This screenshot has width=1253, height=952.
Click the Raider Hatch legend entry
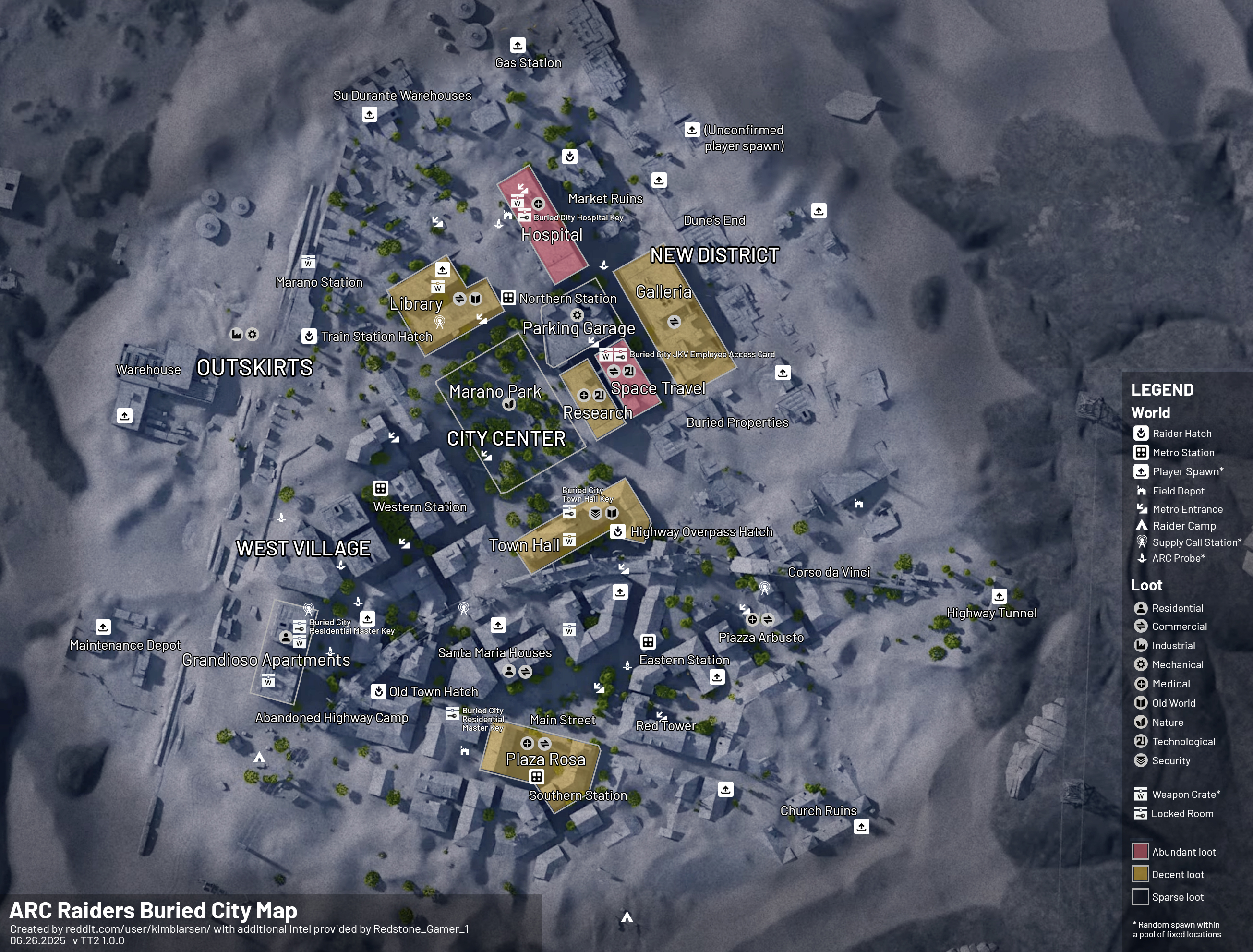click(x=1181, y=434)
